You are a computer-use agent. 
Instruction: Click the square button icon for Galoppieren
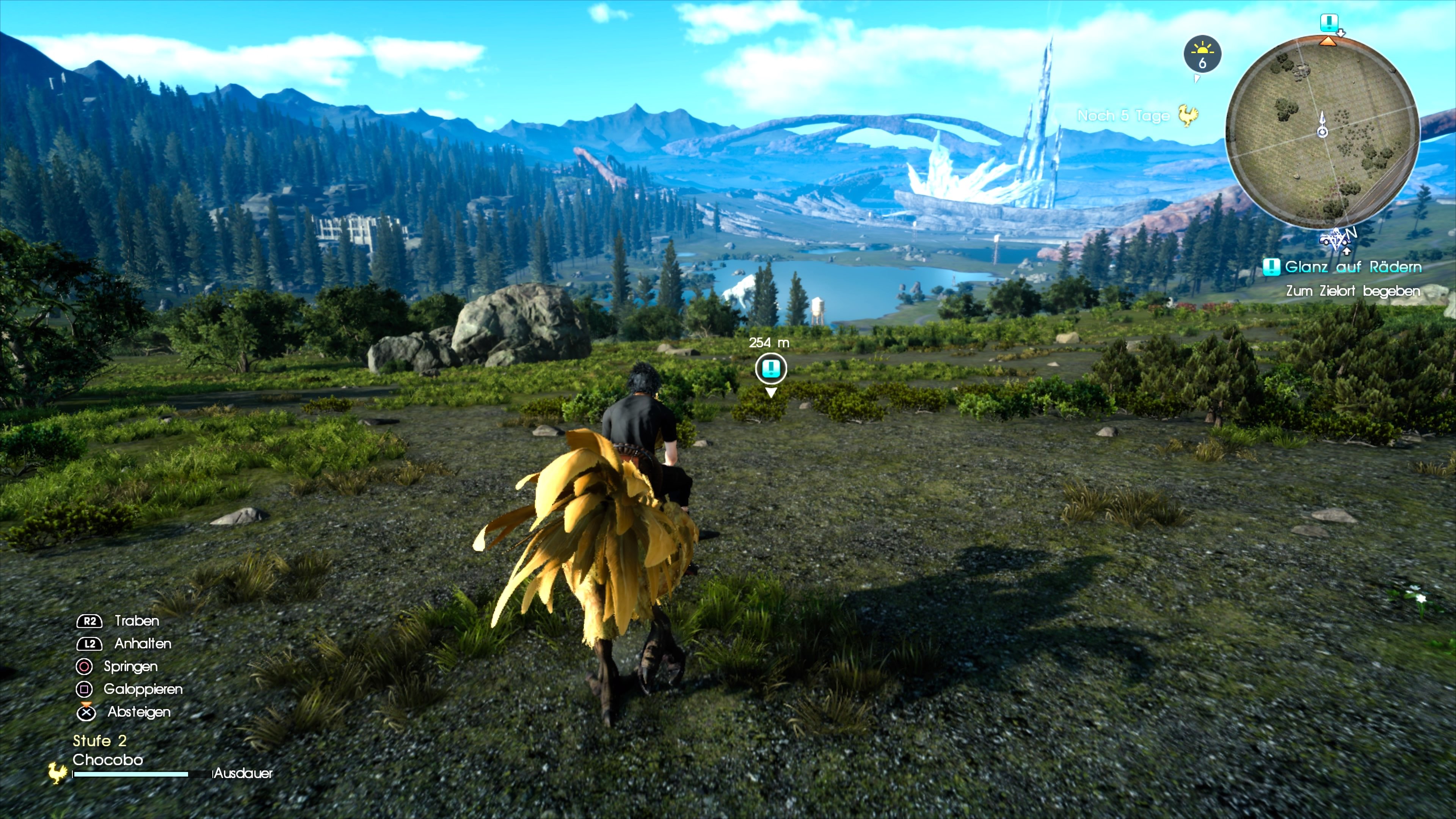(84, 689)
